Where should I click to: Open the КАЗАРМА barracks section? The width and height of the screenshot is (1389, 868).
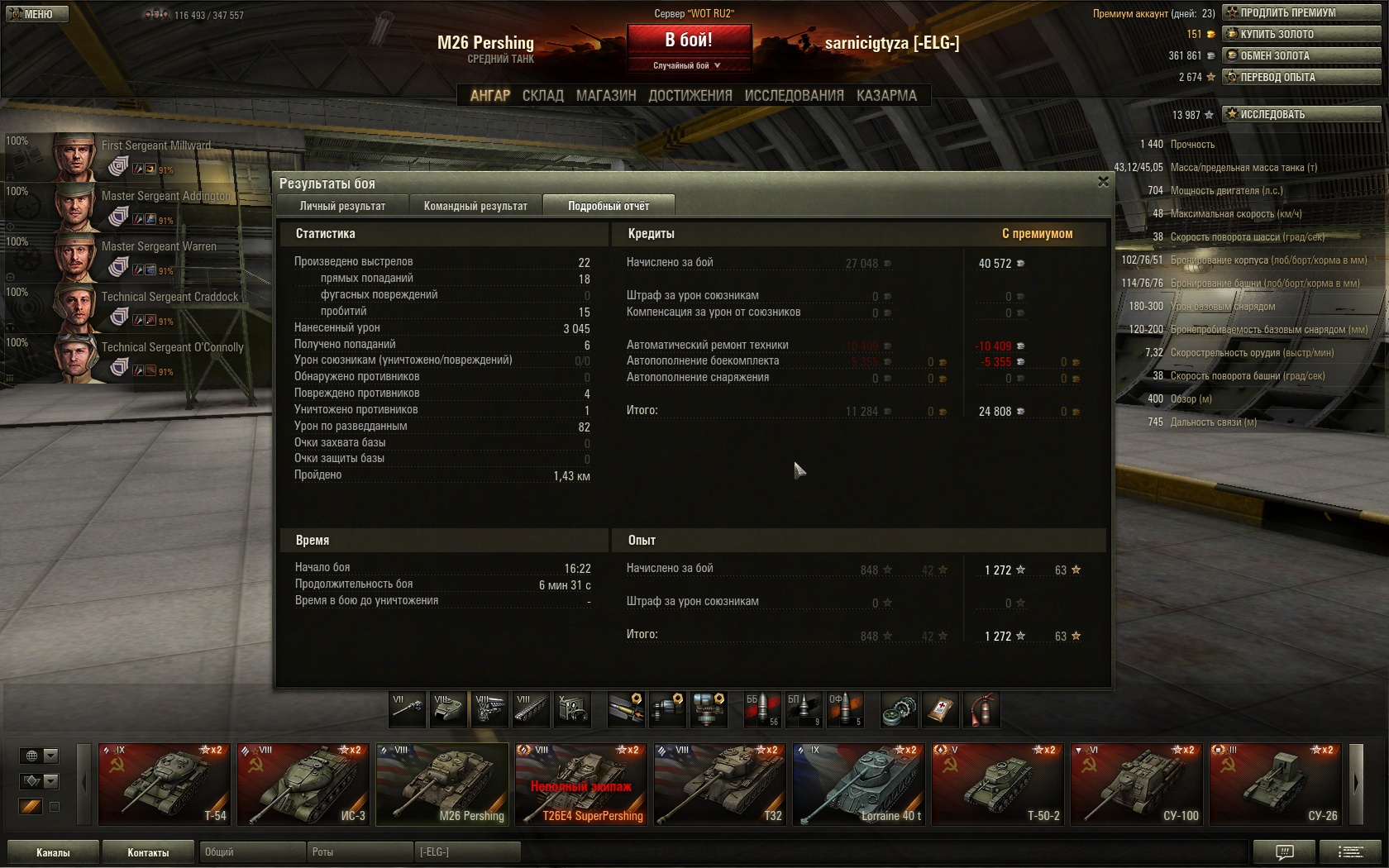886,96
